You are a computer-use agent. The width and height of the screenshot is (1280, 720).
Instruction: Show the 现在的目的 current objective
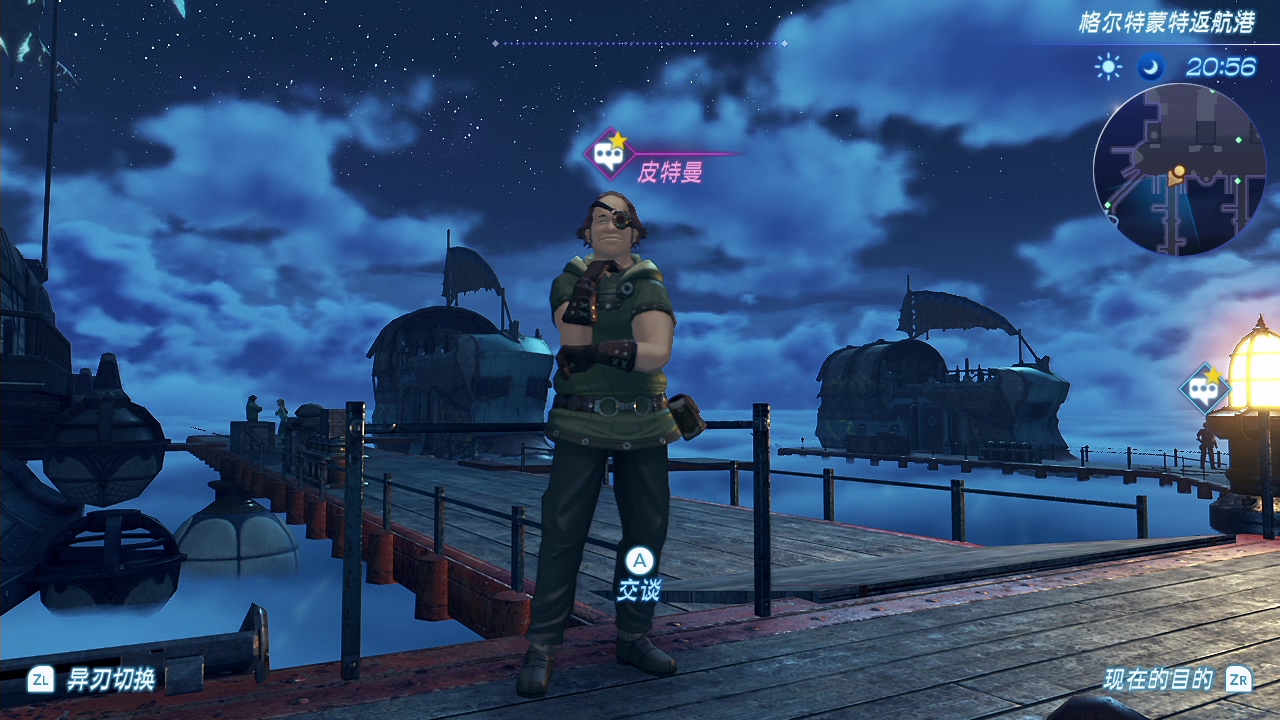tap(1158, 681)
